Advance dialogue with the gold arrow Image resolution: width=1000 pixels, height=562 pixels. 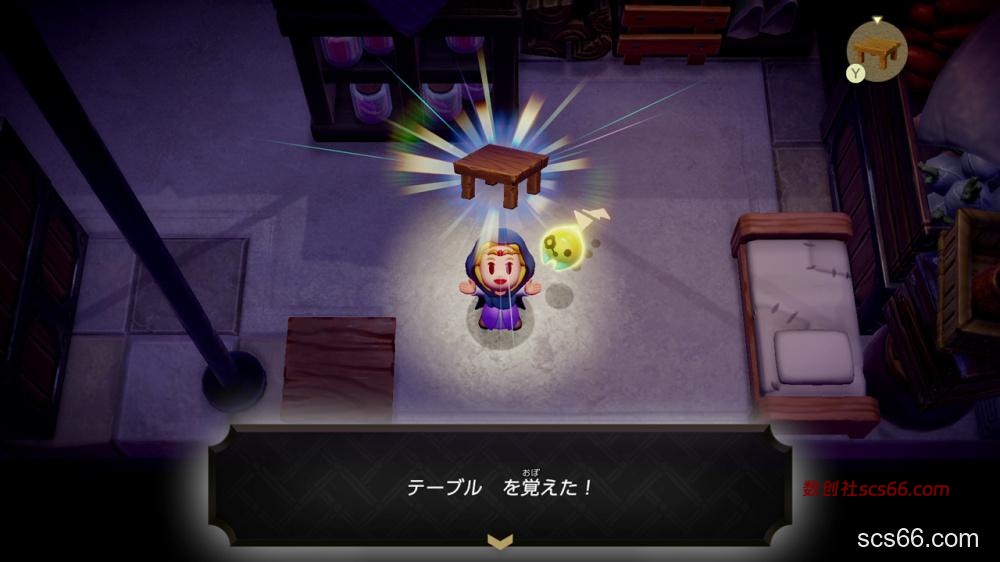pyautogui.click(x=498, y=541)
